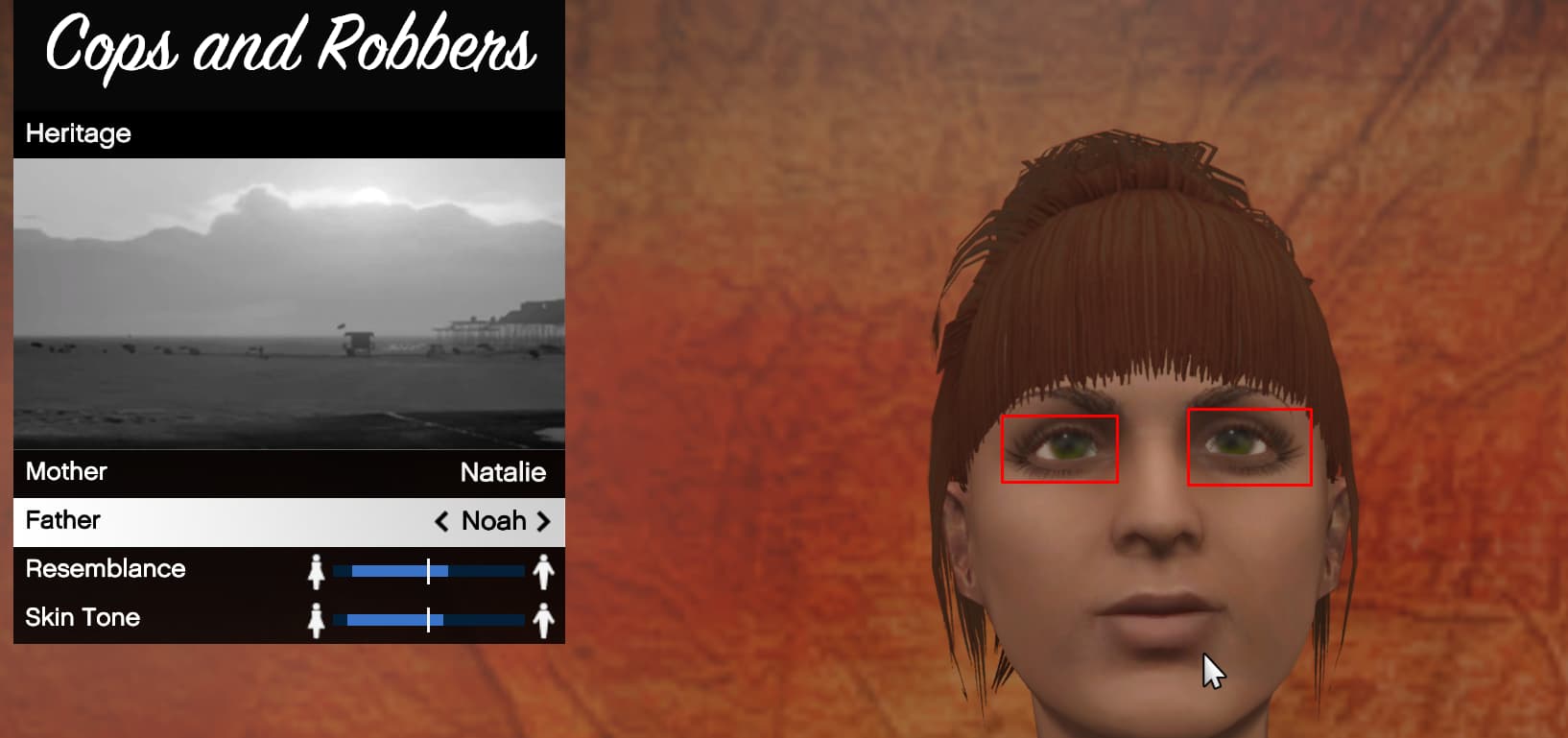The height and width of the screenshot is (738, 1568).
Task: Click the Resemblance slider position marker
Action: (x=429, y=569)
